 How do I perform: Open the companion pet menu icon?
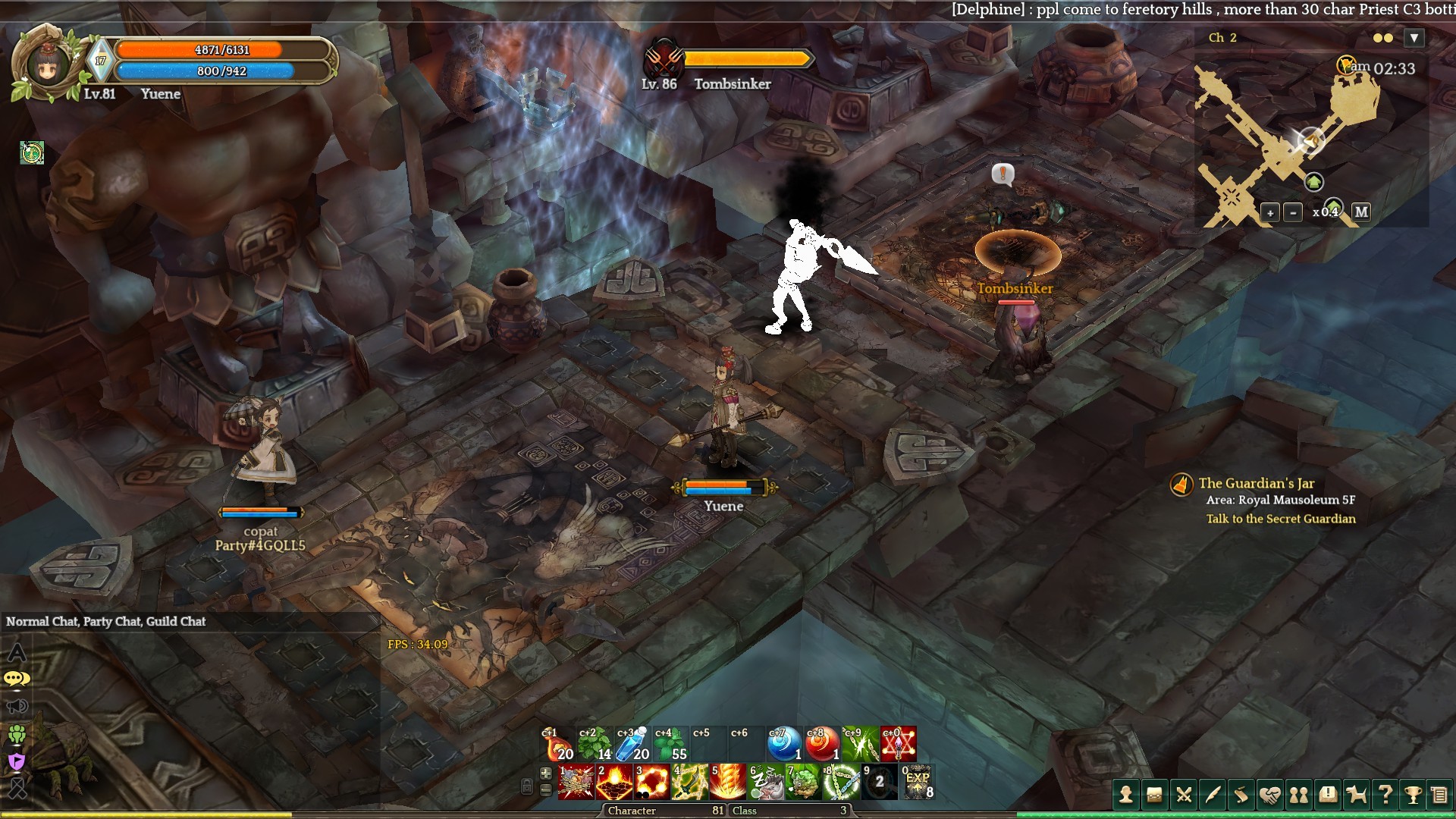tap(1356, 795)
